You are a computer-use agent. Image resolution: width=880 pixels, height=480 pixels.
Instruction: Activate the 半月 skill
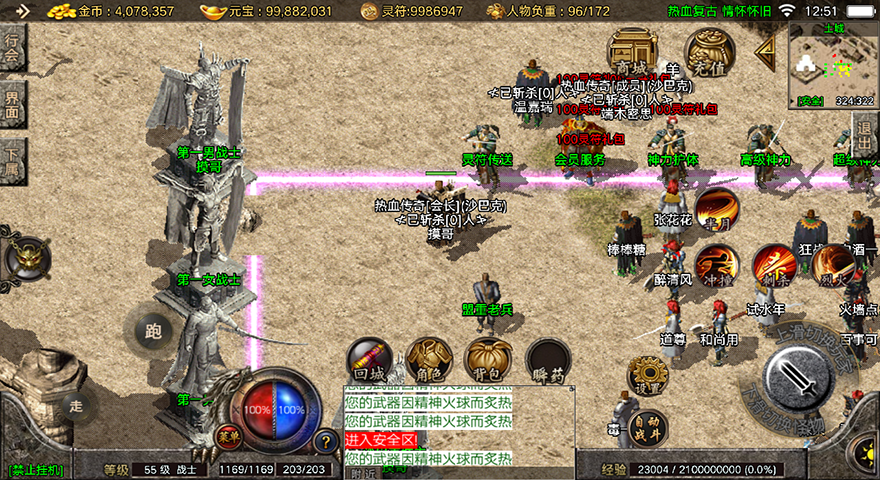(716, 209)
